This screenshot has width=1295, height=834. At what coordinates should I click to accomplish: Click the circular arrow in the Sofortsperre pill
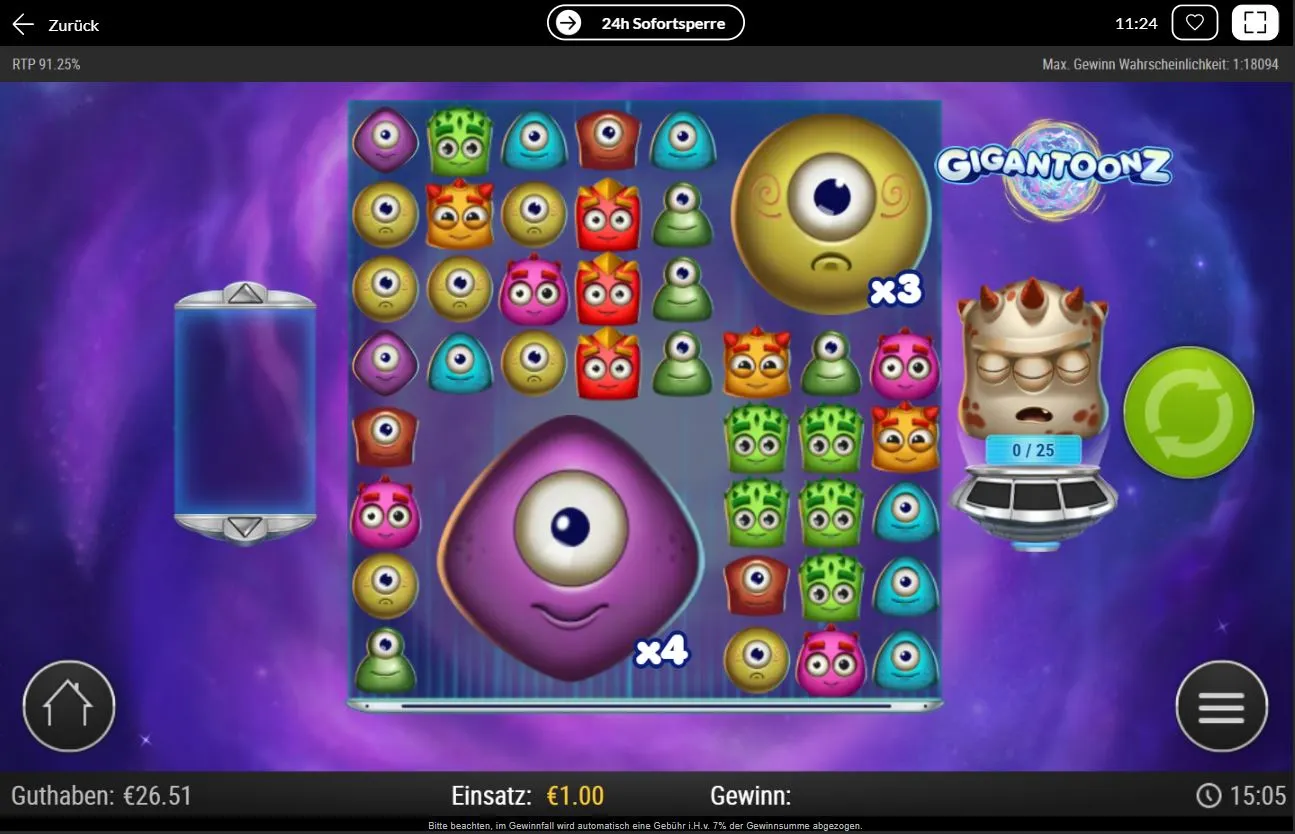(570, 22)
